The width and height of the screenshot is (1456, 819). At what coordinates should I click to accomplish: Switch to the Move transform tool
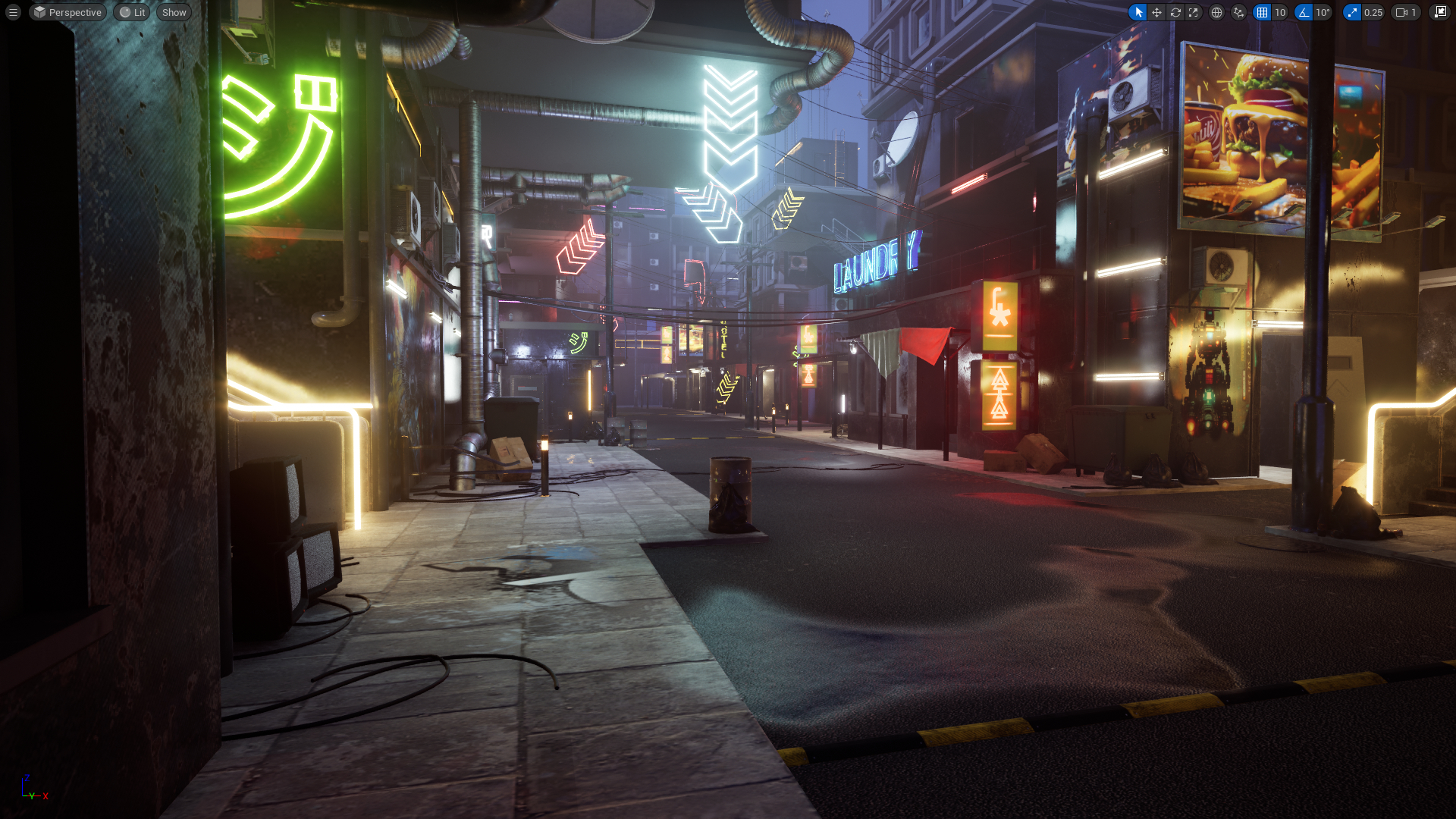1157,12
